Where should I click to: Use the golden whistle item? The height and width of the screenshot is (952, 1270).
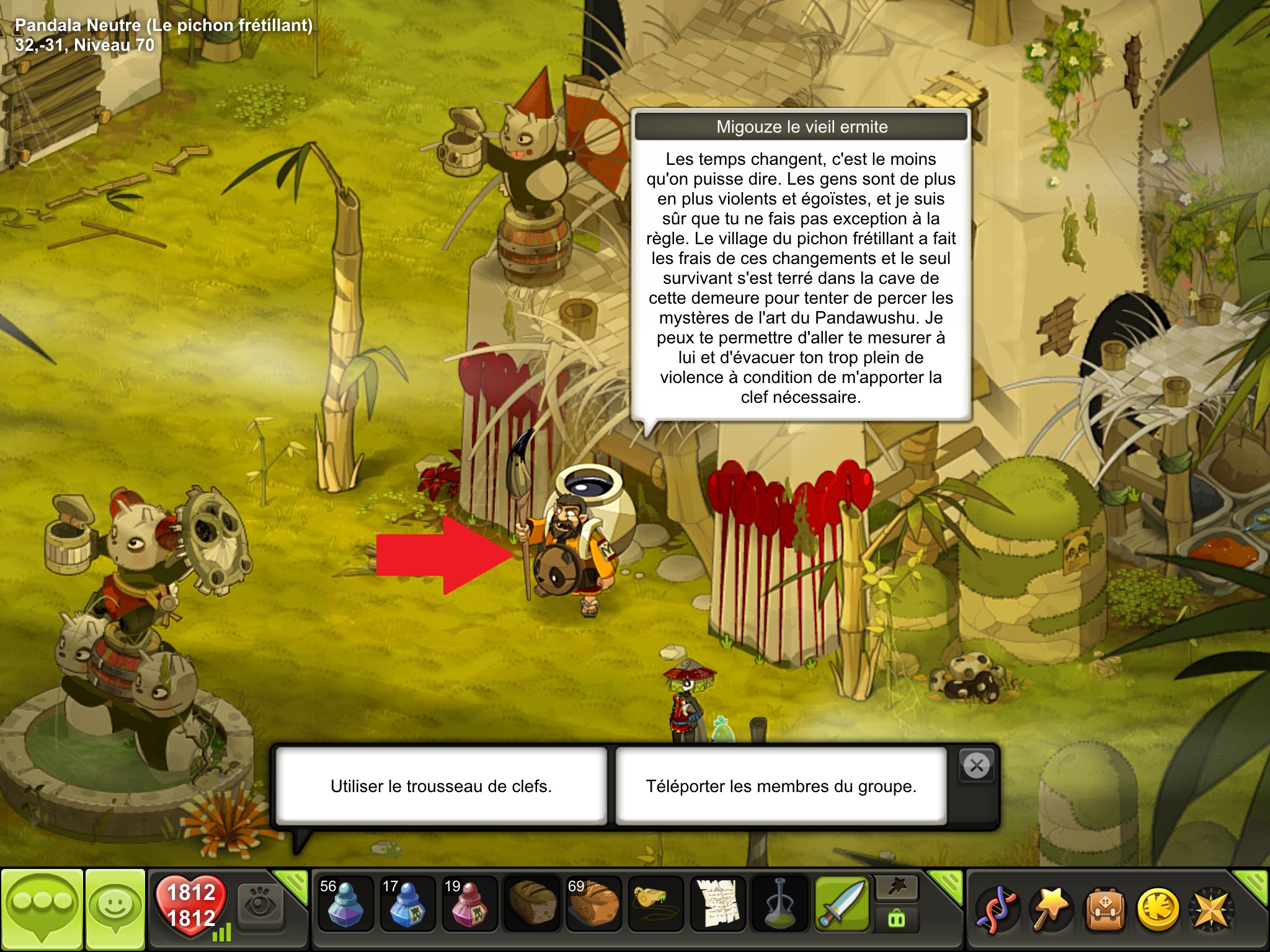pyautogui.click(x=655, y=905)
